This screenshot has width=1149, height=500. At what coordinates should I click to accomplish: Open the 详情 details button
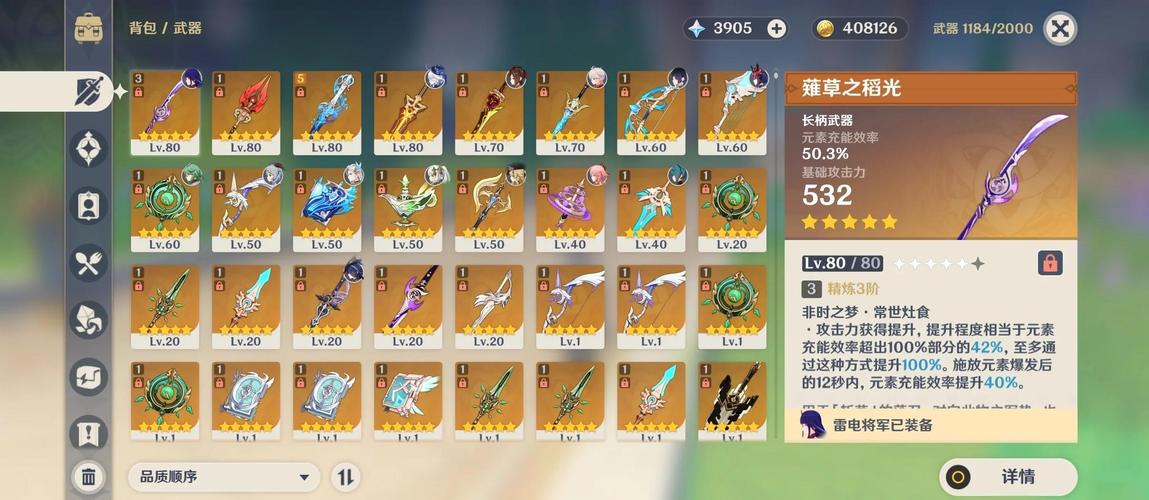[x=1008, y=477]
